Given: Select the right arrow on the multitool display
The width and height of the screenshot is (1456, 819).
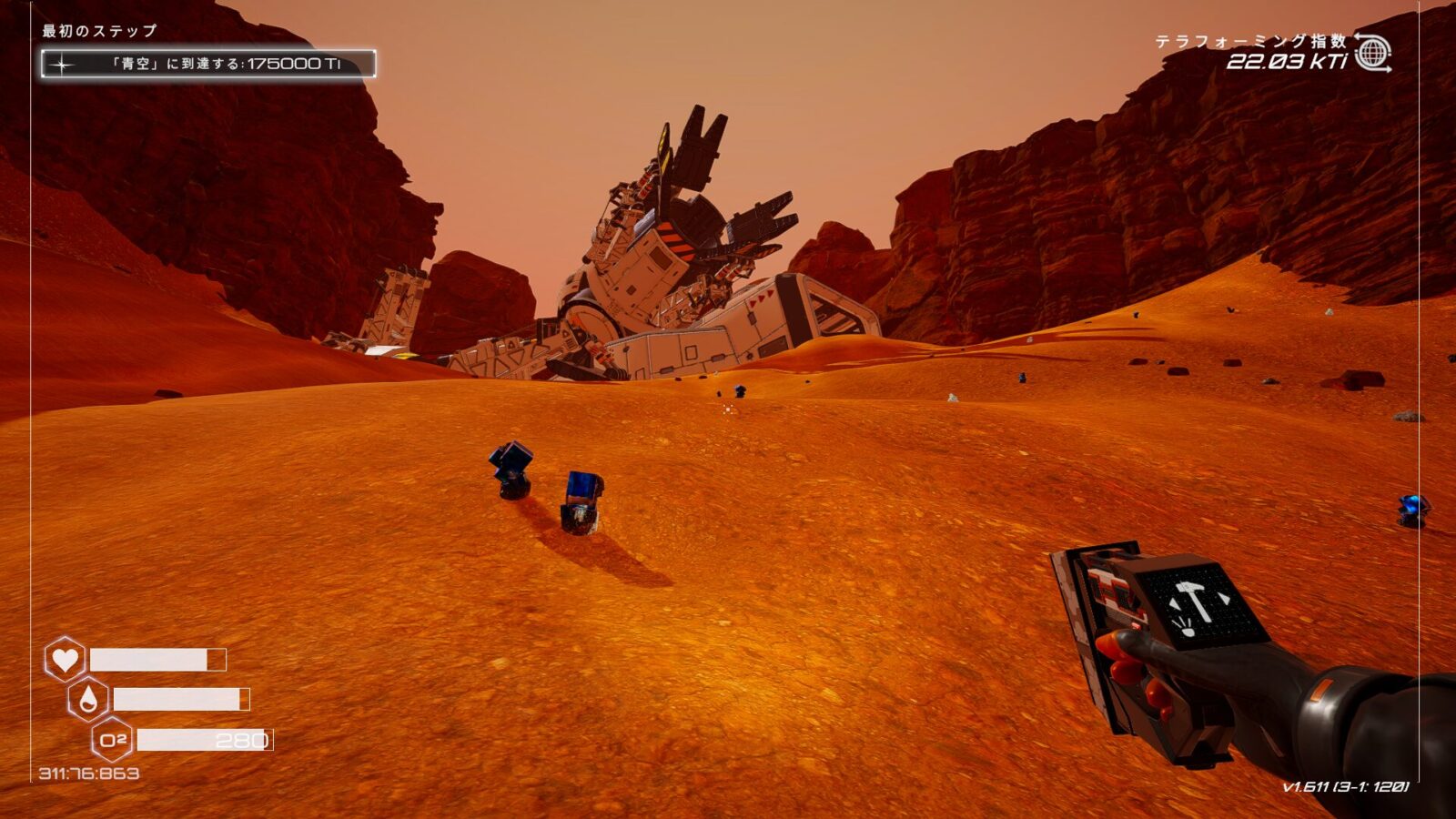Looking at the screenshot, I should coord(1224,598).
